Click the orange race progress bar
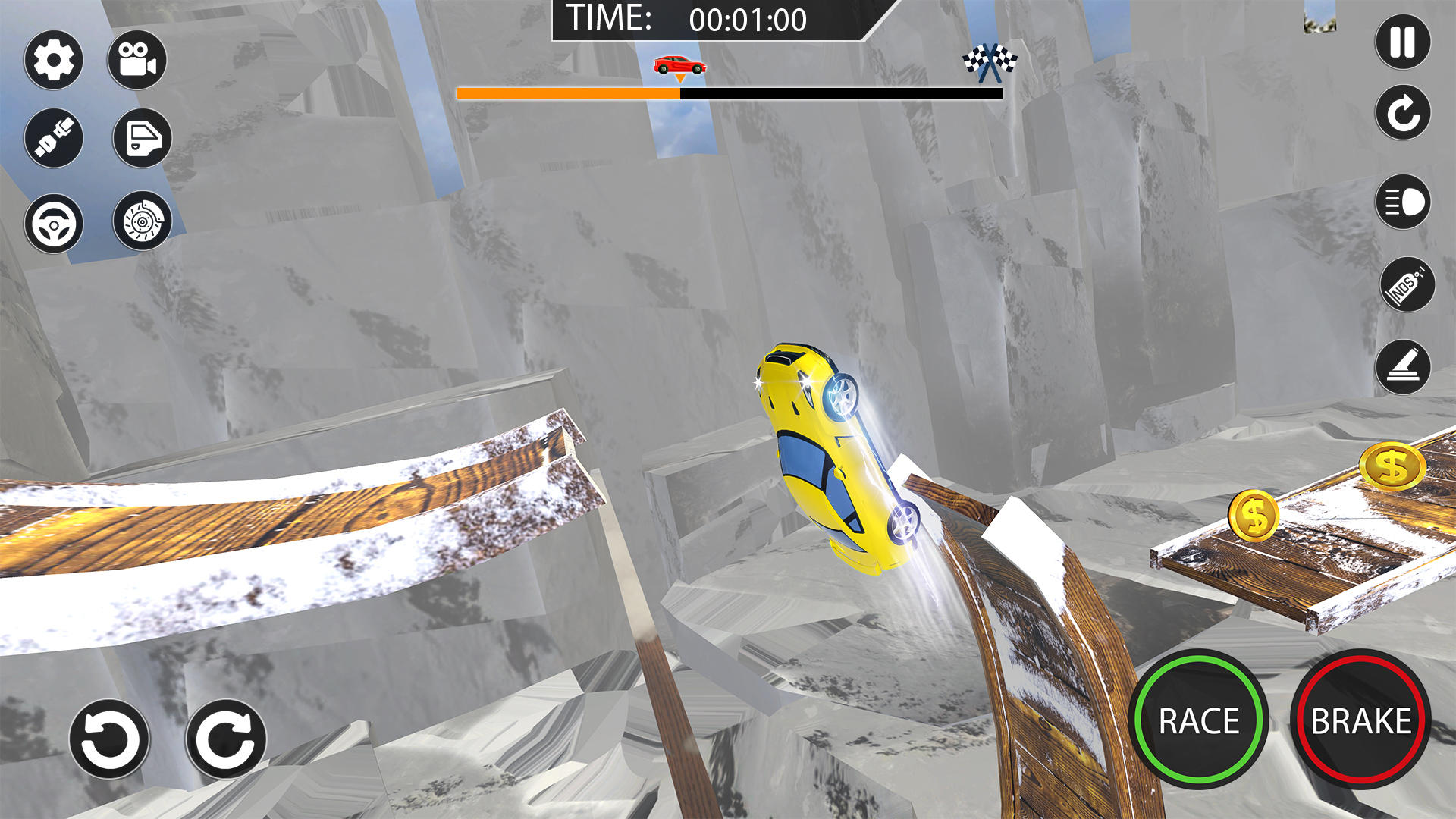Screen dimensions: 1456x819 [569, 93]
